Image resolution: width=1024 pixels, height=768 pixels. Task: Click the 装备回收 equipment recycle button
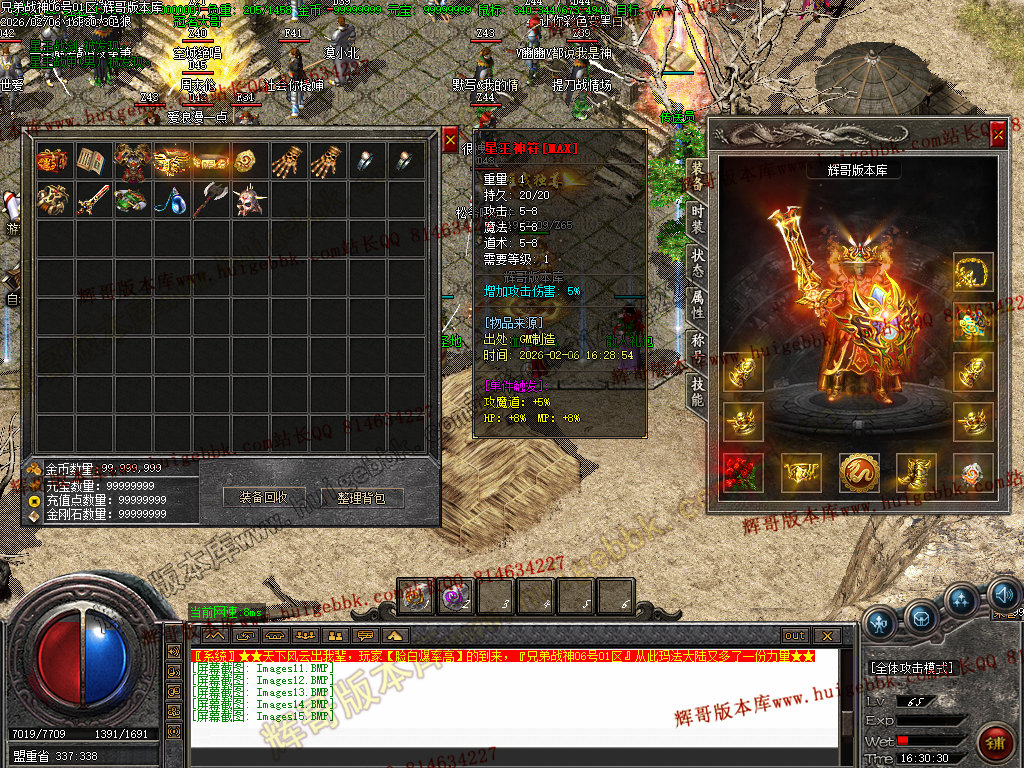[264, 497]
